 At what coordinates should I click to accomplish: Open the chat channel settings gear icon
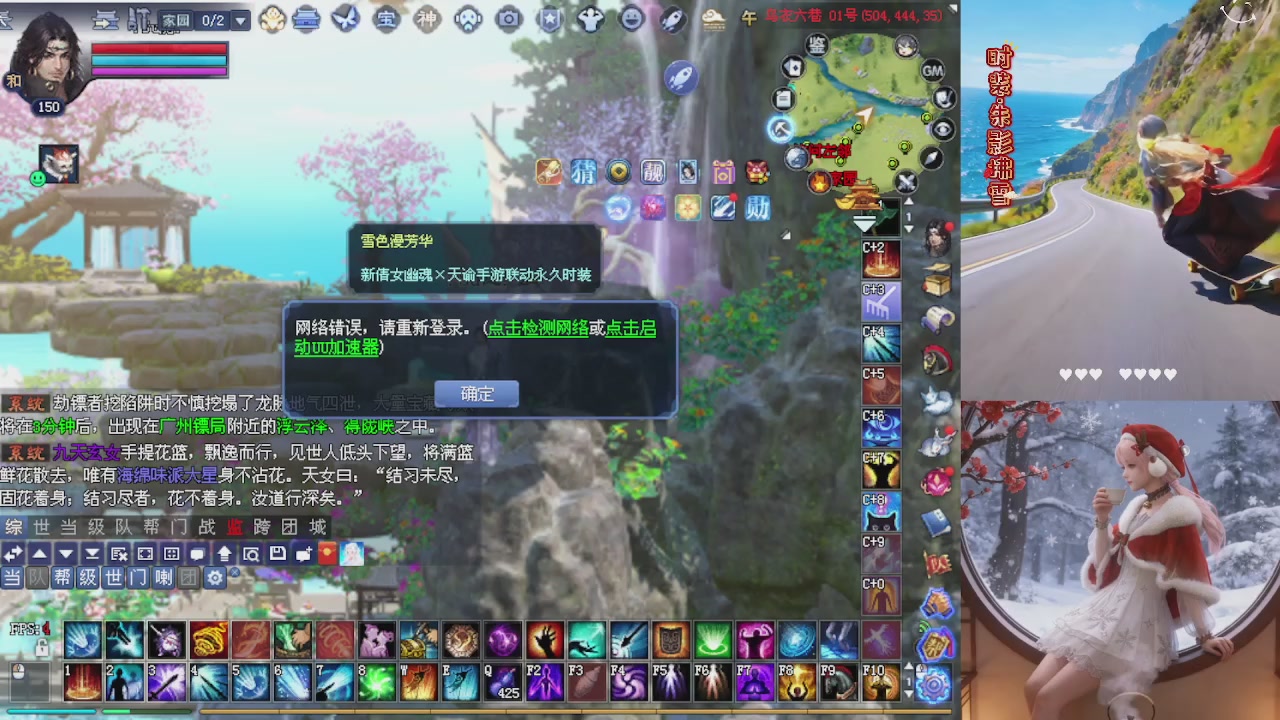[x=214, y=578]
